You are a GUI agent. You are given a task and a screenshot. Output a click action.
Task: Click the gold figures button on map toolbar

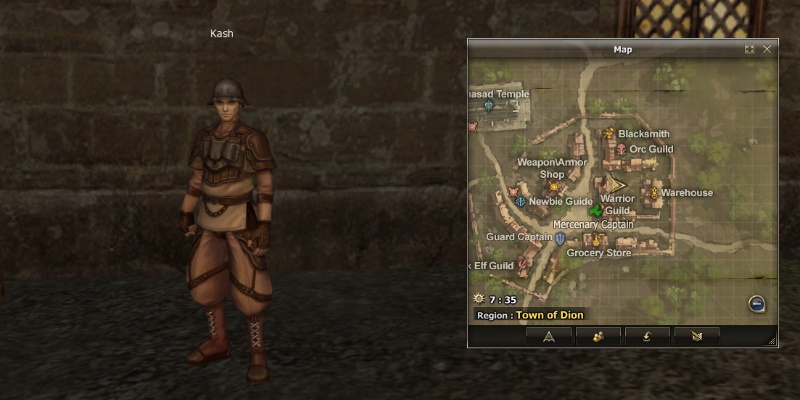(x=598, y=336)
